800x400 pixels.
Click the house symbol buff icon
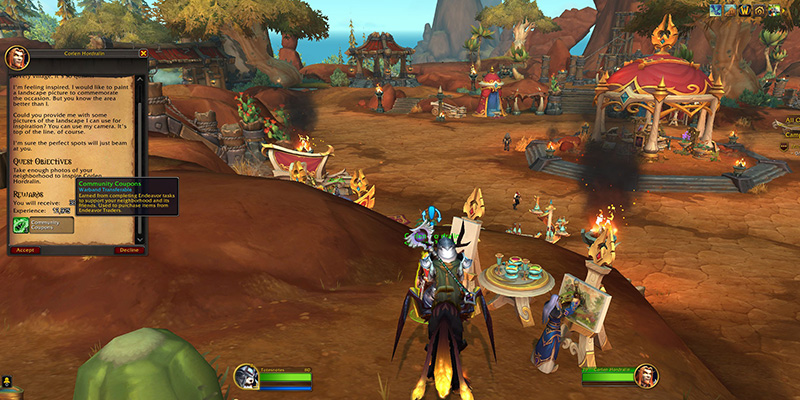click(759, 9)
